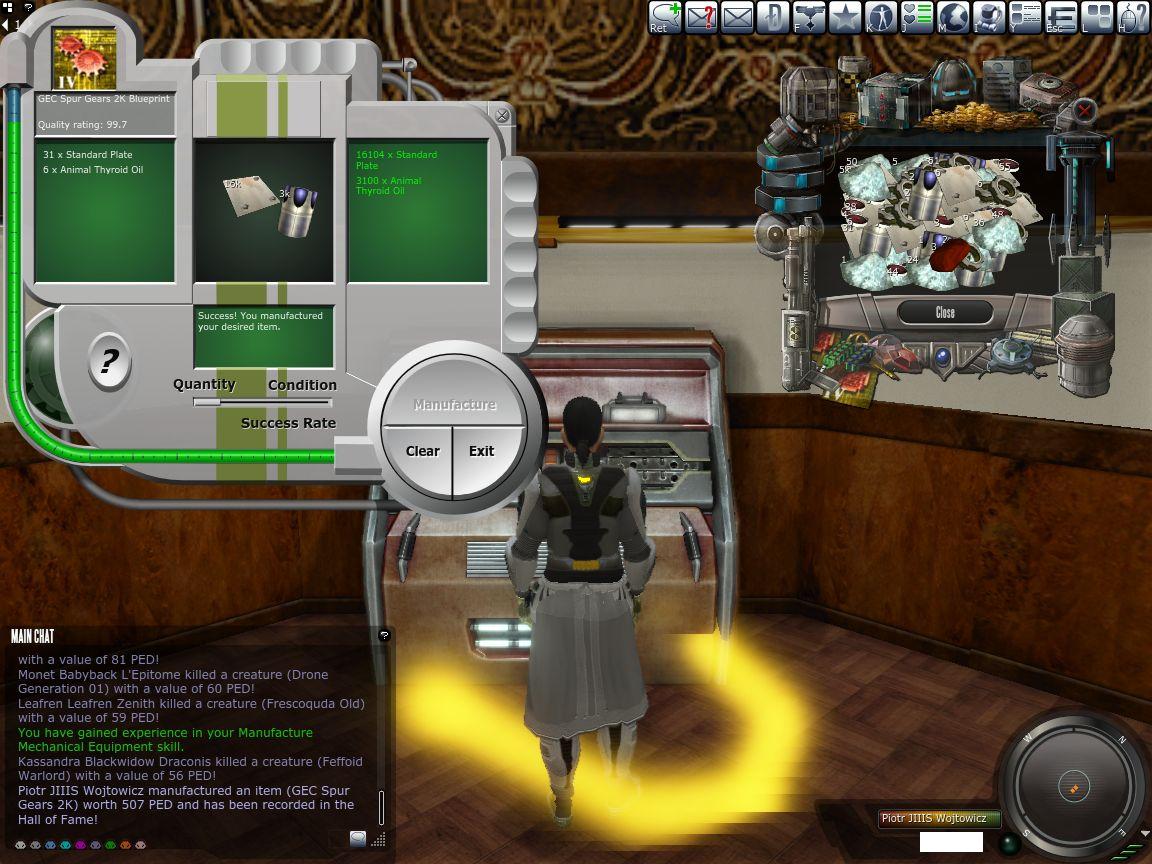Image resolution: width=1152 pixels, height=864 pixels.
Task: Open the plain envelope mail icon
Action: pyautogui.click(x=737, y=17)
